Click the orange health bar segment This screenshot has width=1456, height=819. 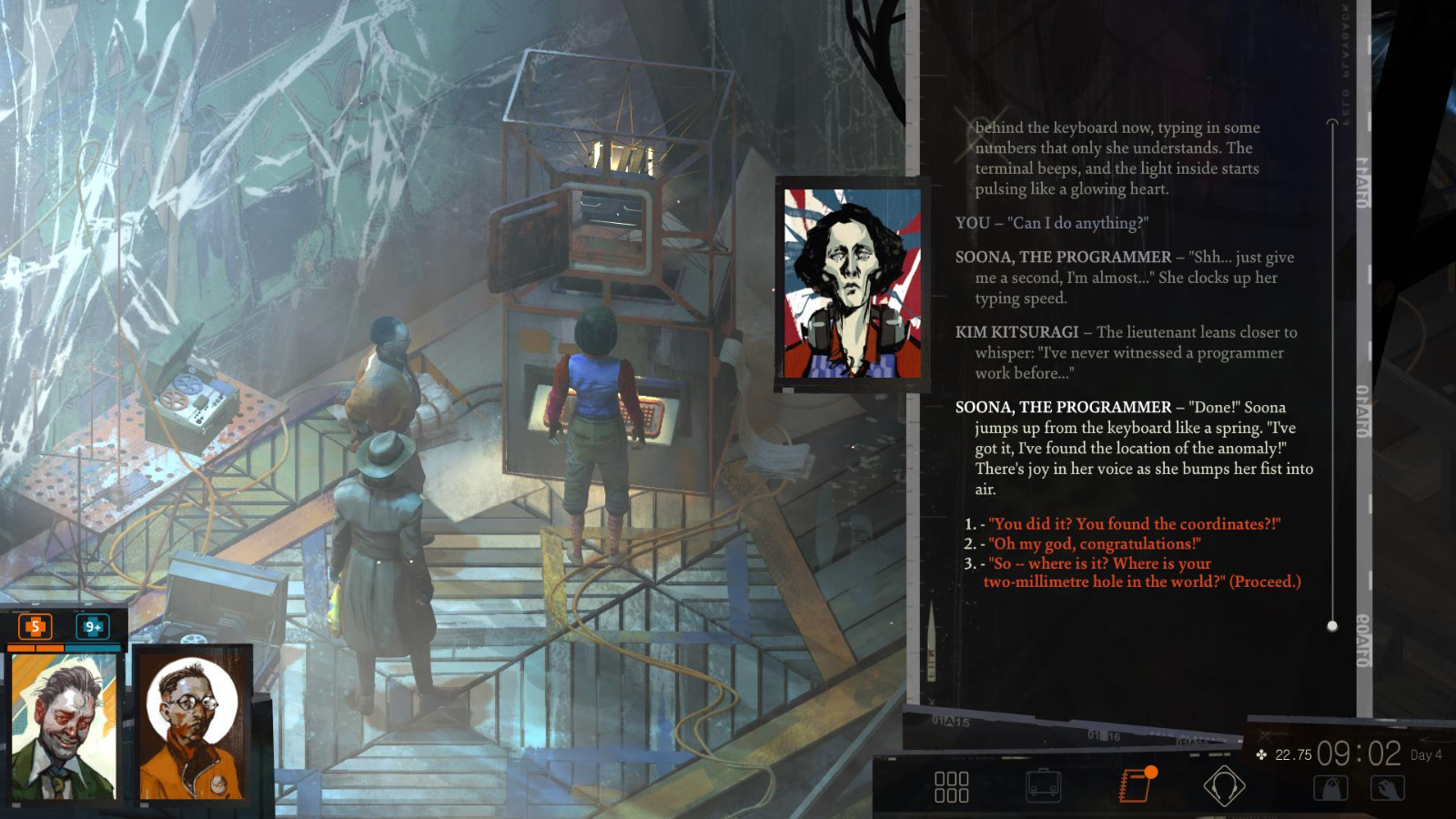(36, 646)
